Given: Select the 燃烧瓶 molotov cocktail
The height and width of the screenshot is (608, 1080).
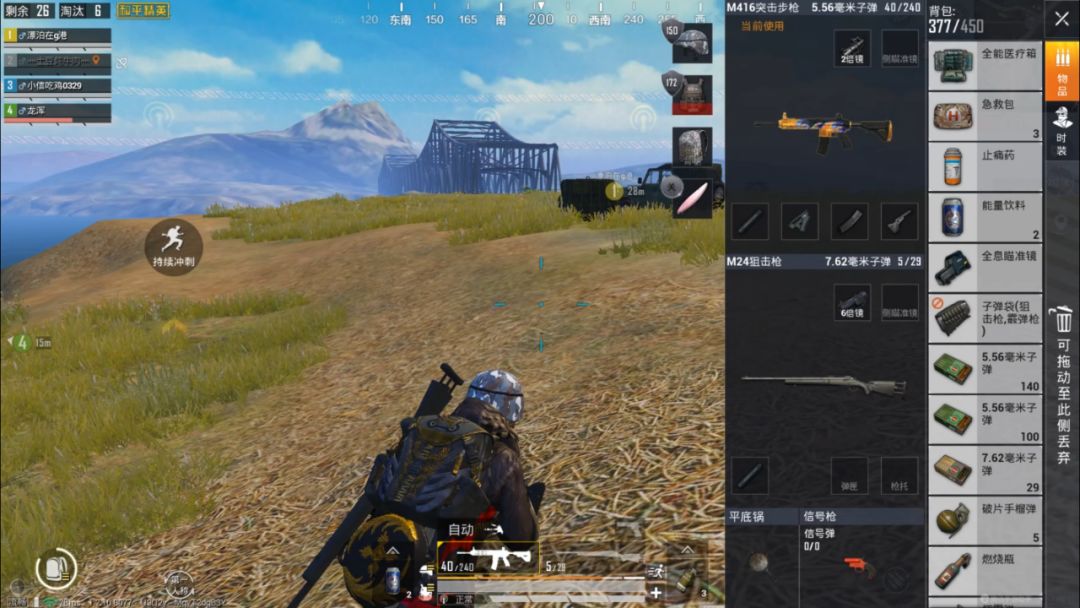Looking at the screenshot, I should [x=985, y=571].
